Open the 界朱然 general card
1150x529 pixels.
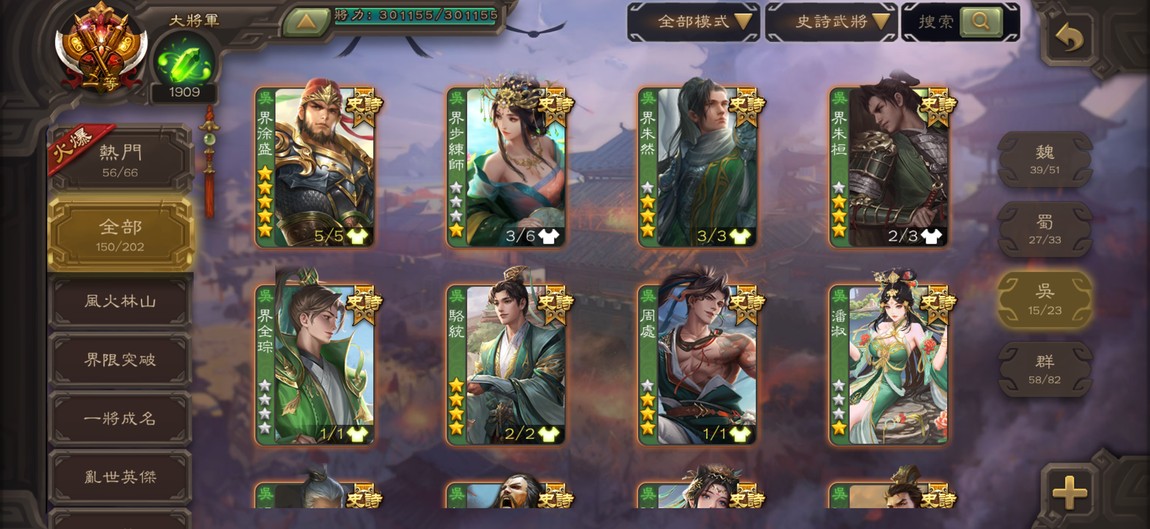(698, 167)
